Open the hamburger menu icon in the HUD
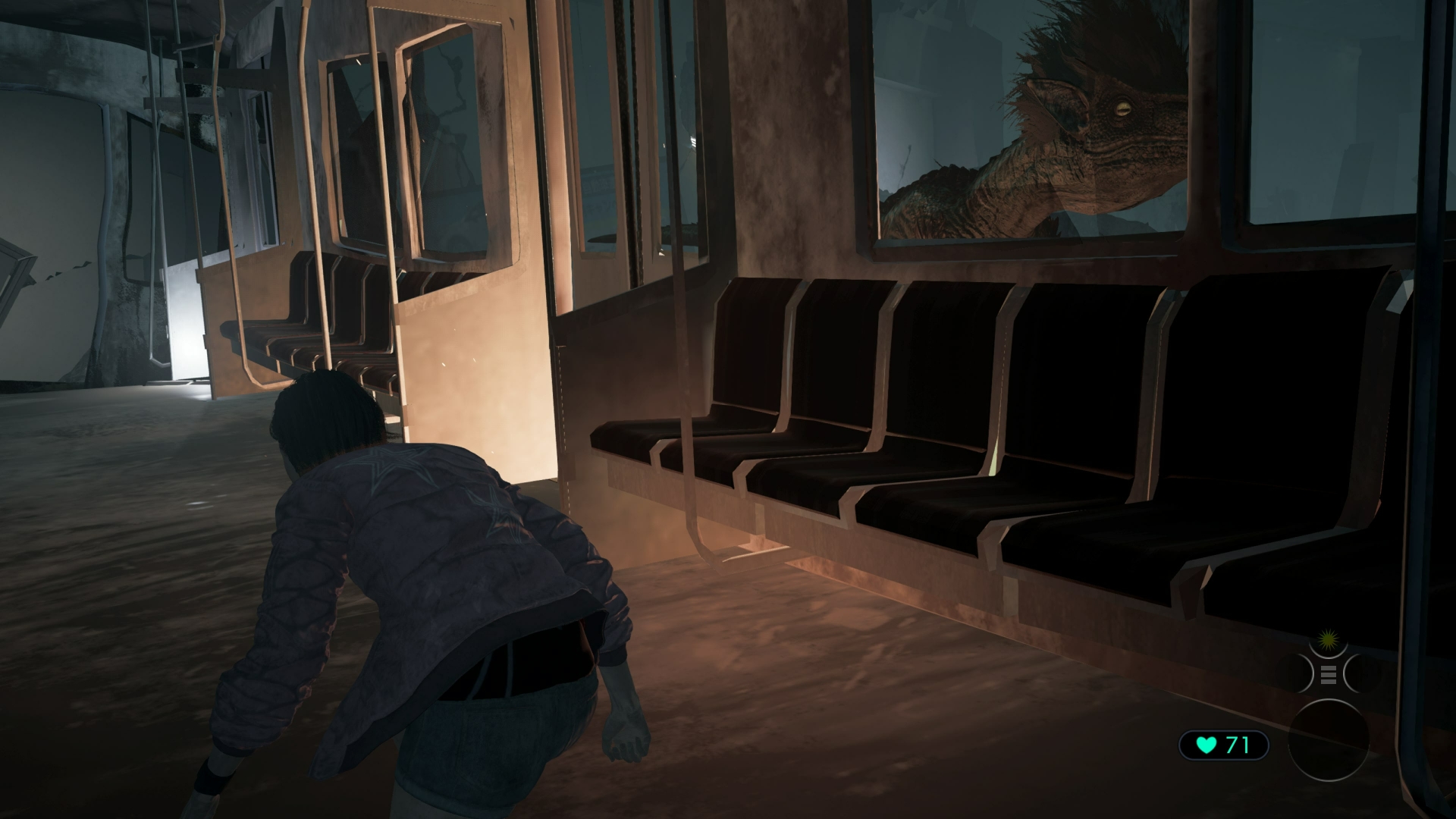Screen dimensions: 1456x819 tap(1329, 674)
